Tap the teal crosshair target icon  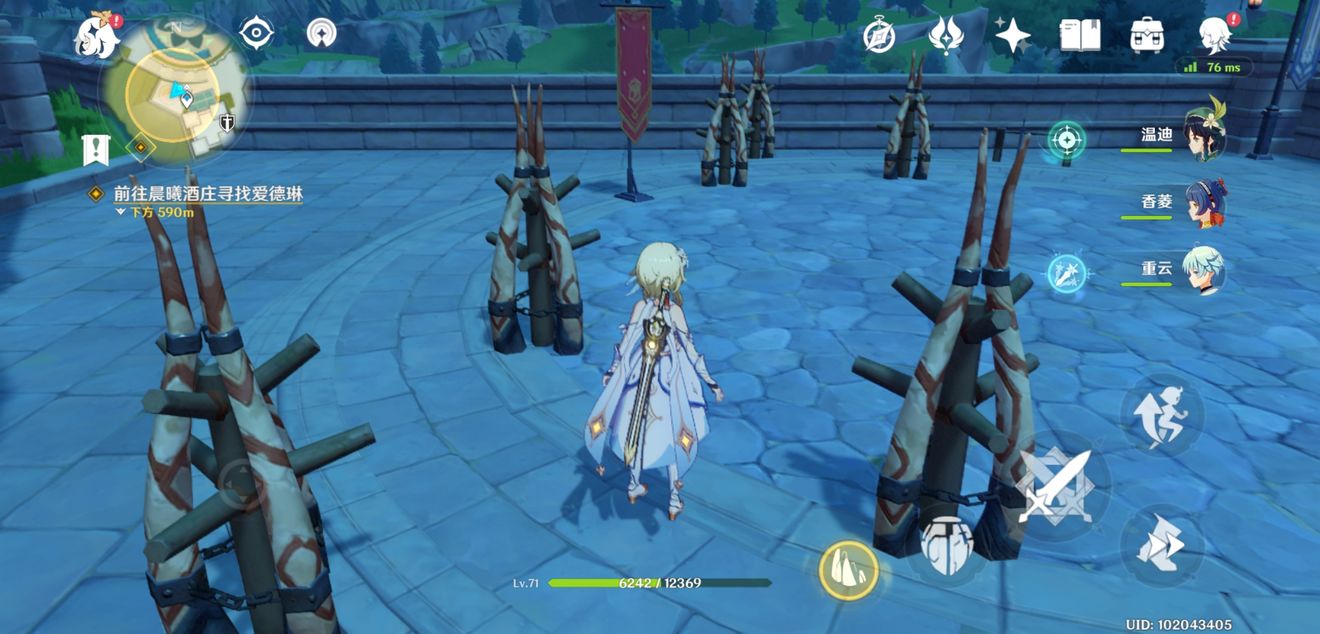(1067, 138)
